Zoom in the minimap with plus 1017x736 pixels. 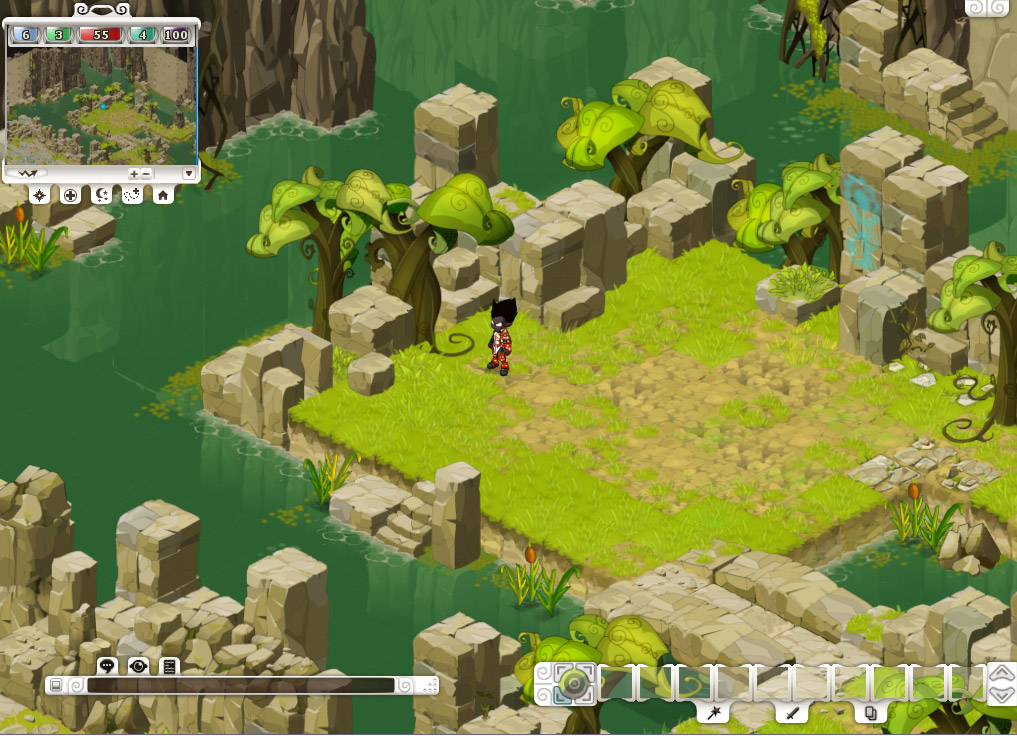133,174
